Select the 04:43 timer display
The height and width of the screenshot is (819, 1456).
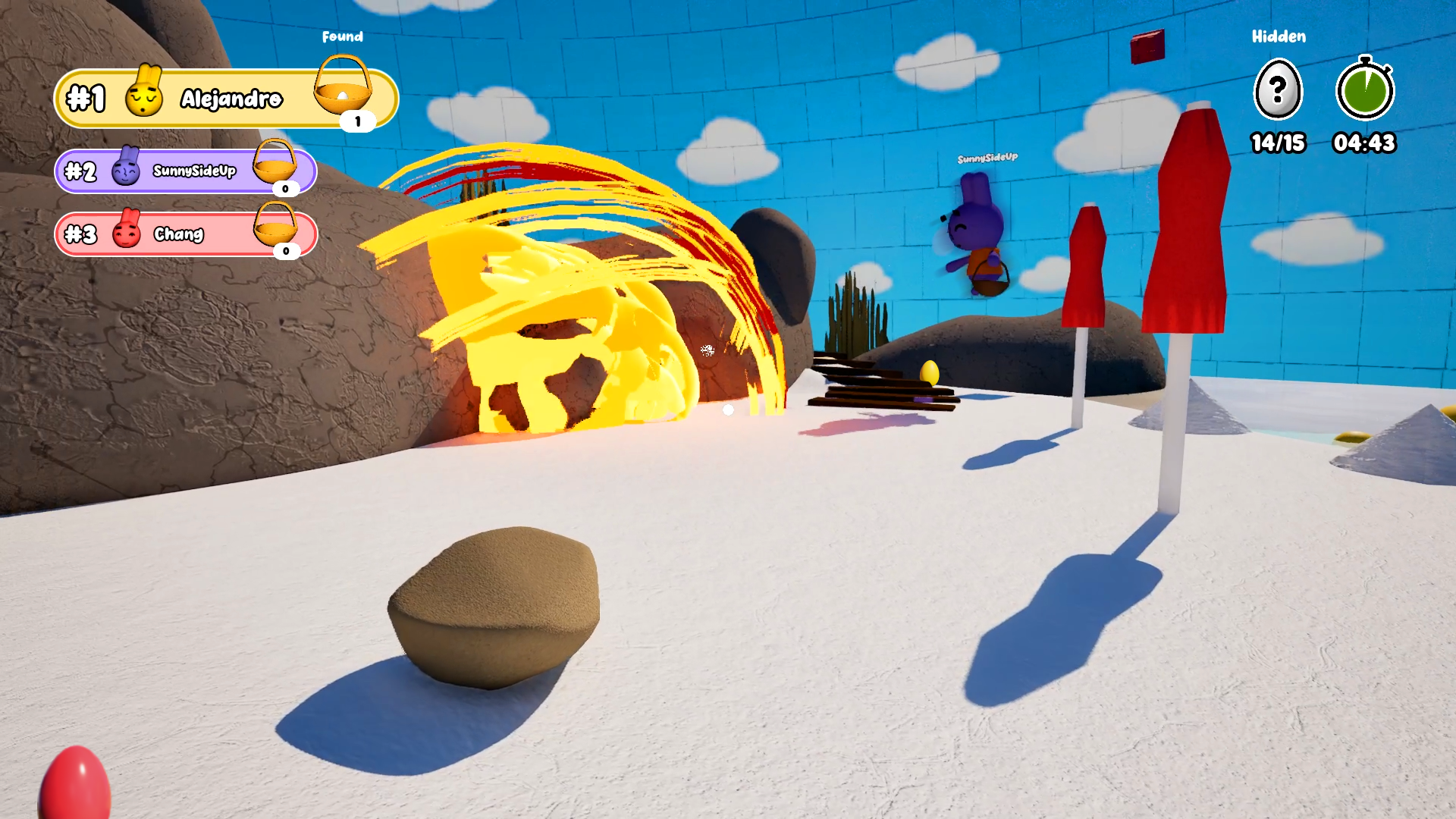point(1364,143)
